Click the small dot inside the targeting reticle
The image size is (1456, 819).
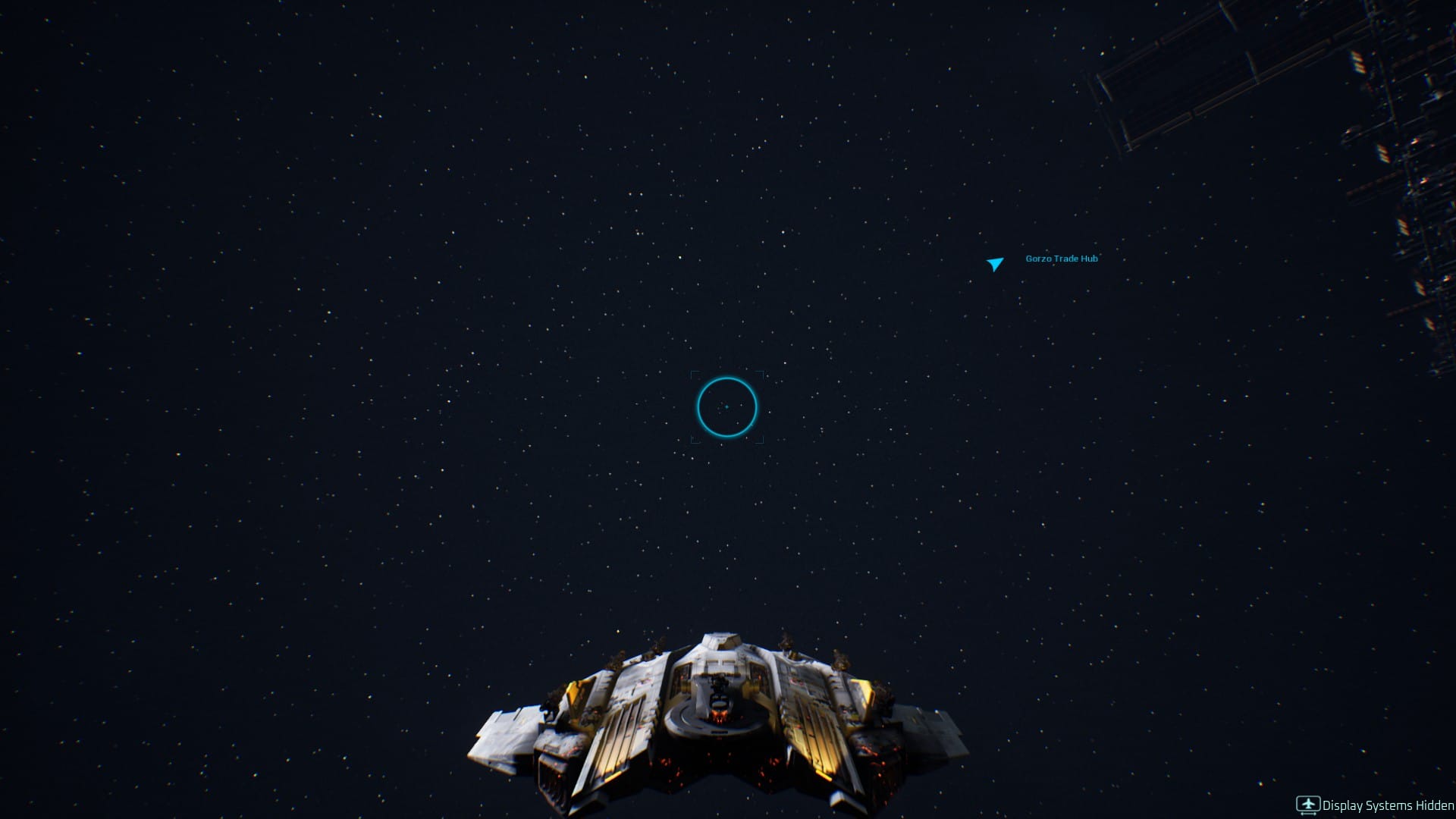click(726, 407)
